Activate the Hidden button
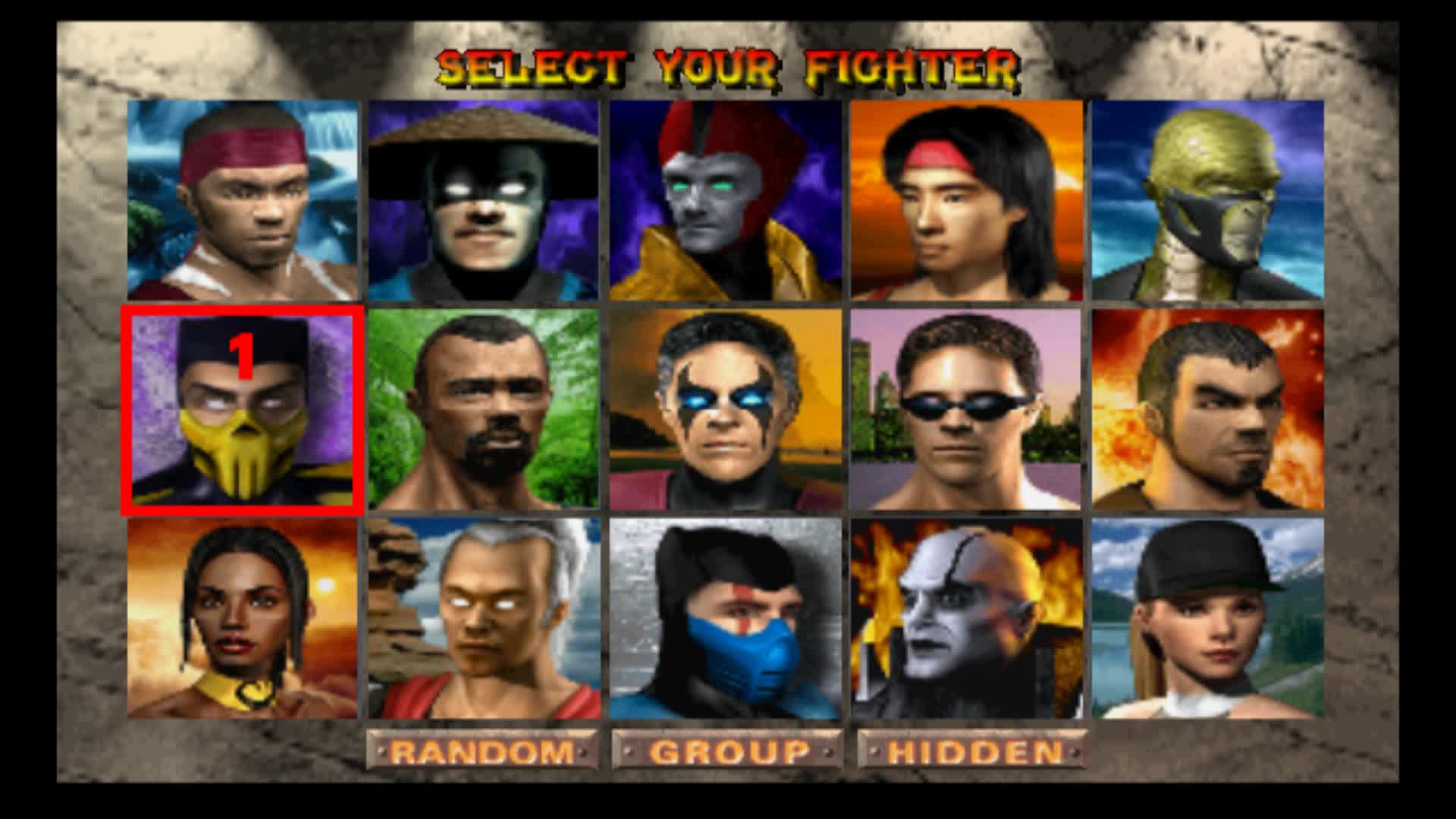 [x=972, y=751]
